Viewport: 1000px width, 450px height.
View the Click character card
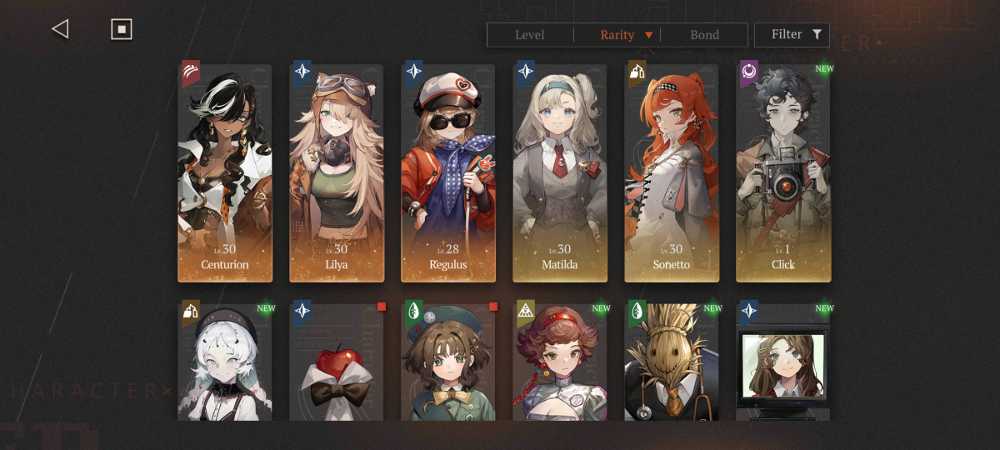(x=783, y=173)
